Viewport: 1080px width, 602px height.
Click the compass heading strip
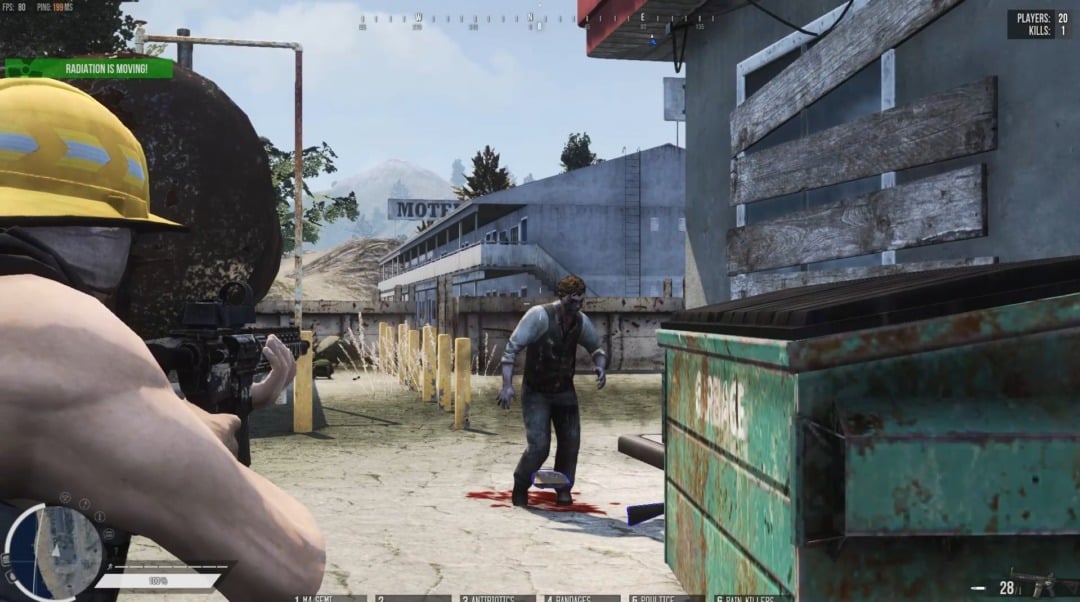(537, 19)
